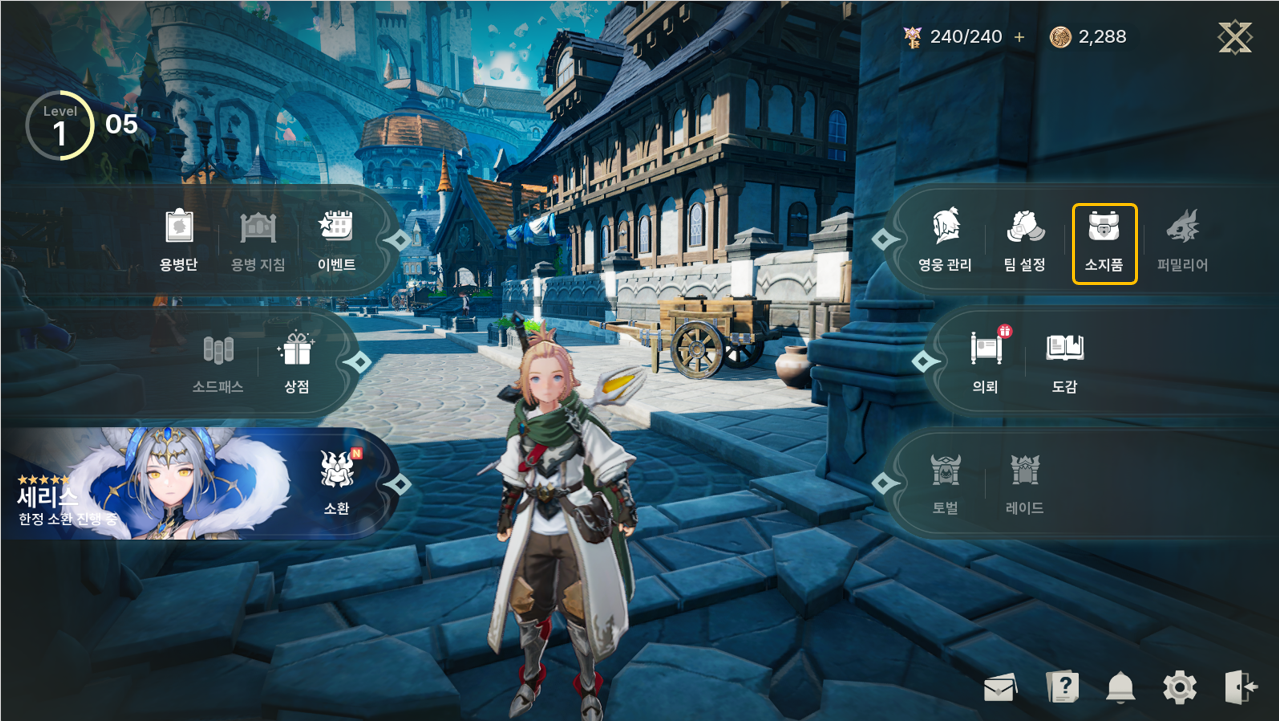Open the 이벤트 events calendar
This screenshot has height=721, width=1279.
tap(337, 241)
